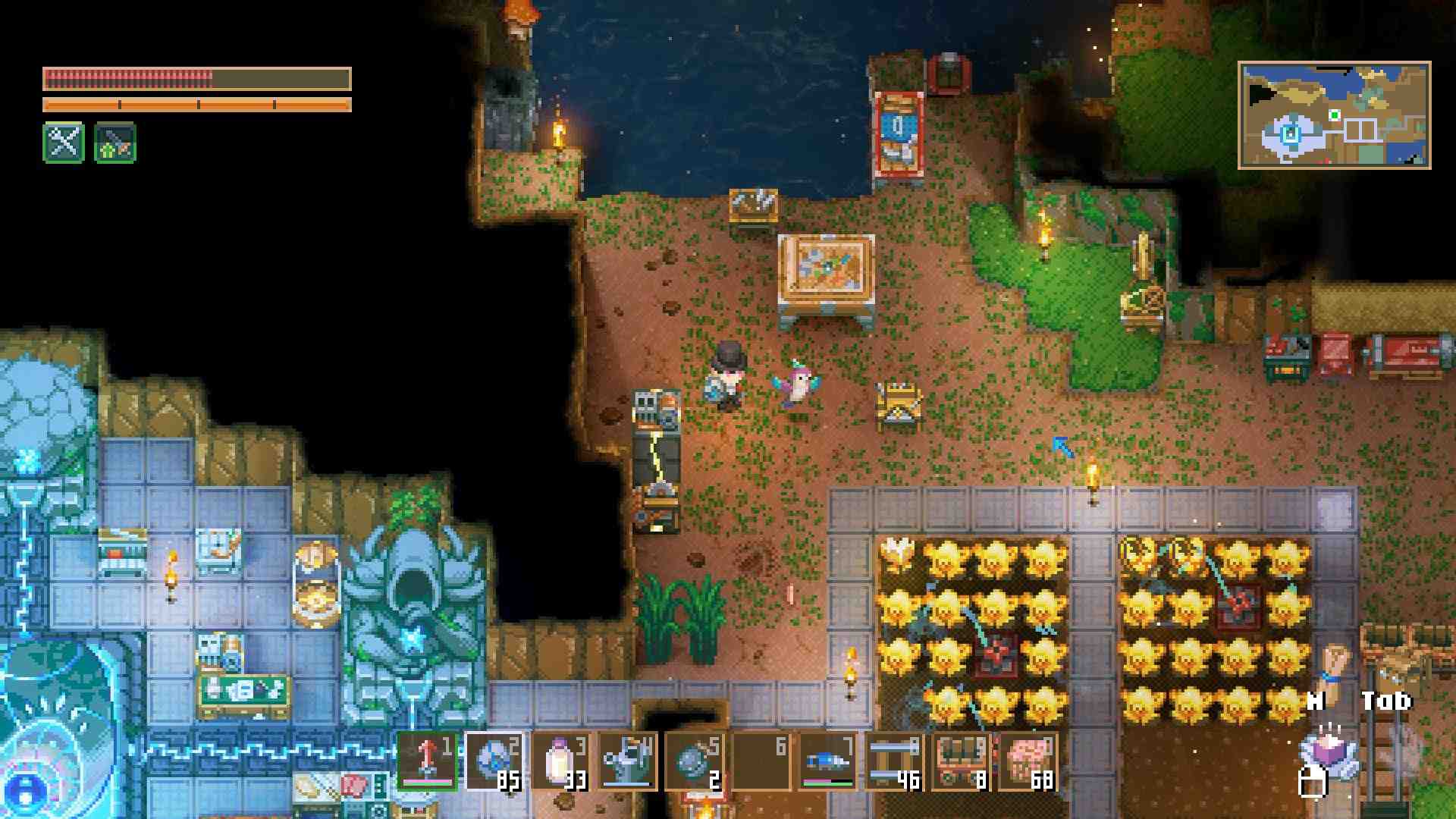The image size is (1456, 819).
Task: Select the red sword in hotbar slot 1
Action: [428, 761]
